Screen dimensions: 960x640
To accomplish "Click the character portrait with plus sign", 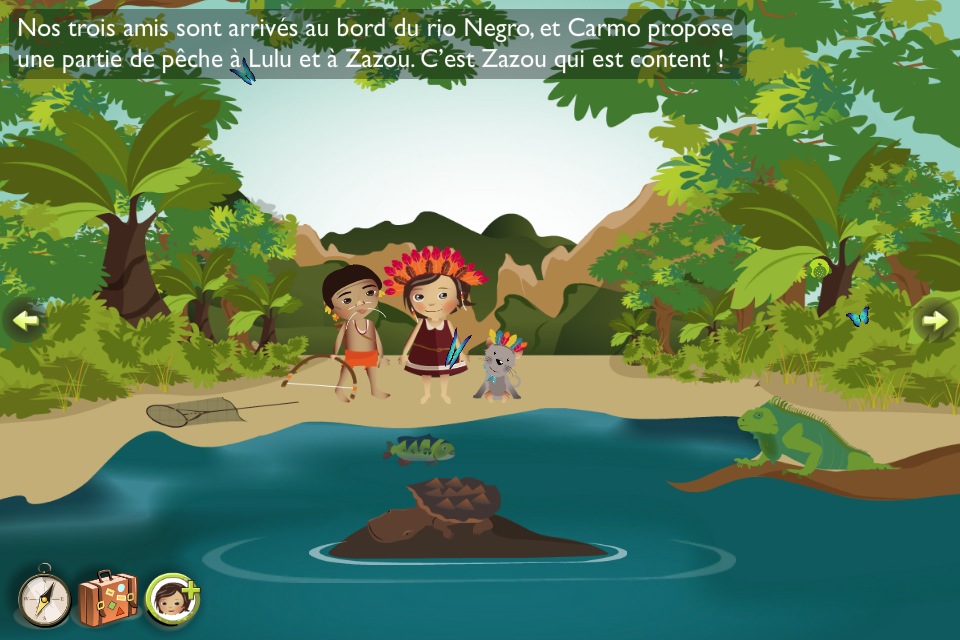I will click(173, 599).
